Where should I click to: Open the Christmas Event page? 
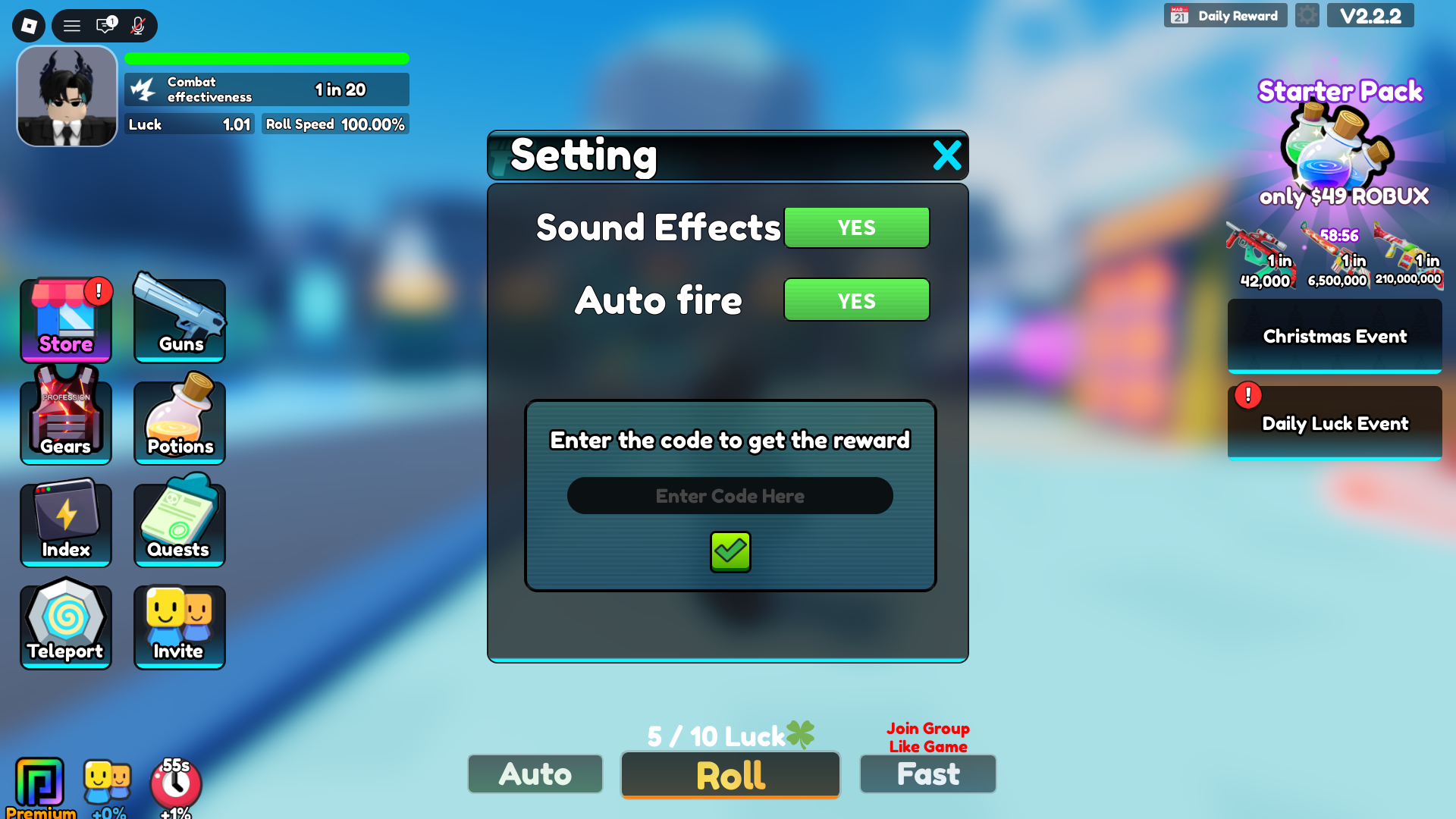[x=1334, y=336]
